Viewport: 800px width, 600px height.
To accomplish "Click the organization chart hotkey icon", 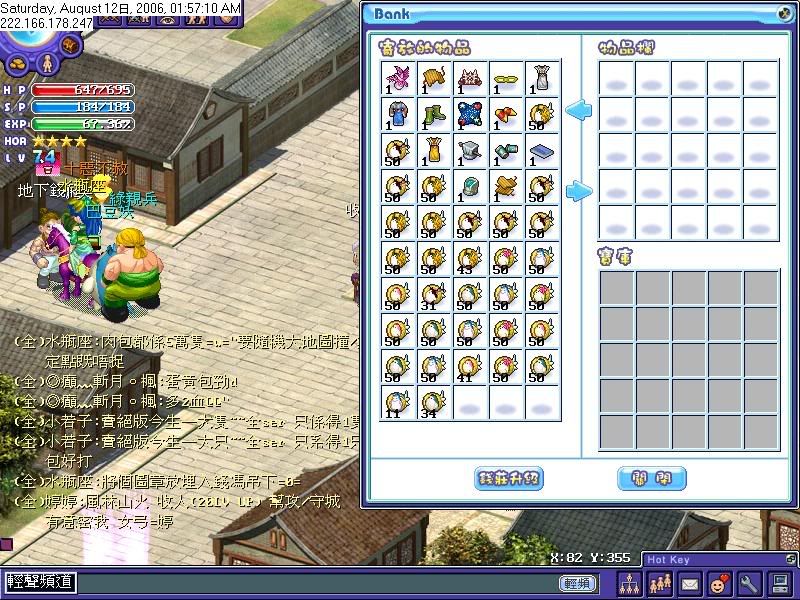I will click(629, 582).
